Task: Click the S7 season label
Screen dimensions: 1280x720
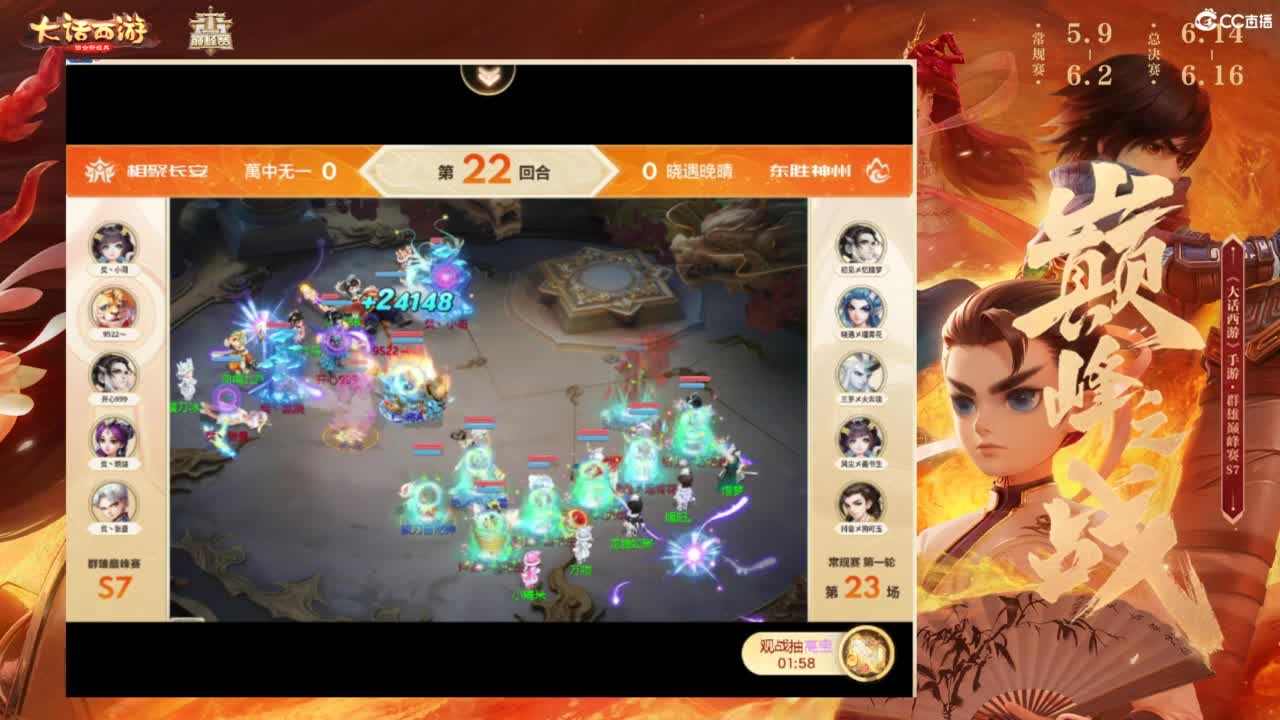Action: (x=113, y=589)
